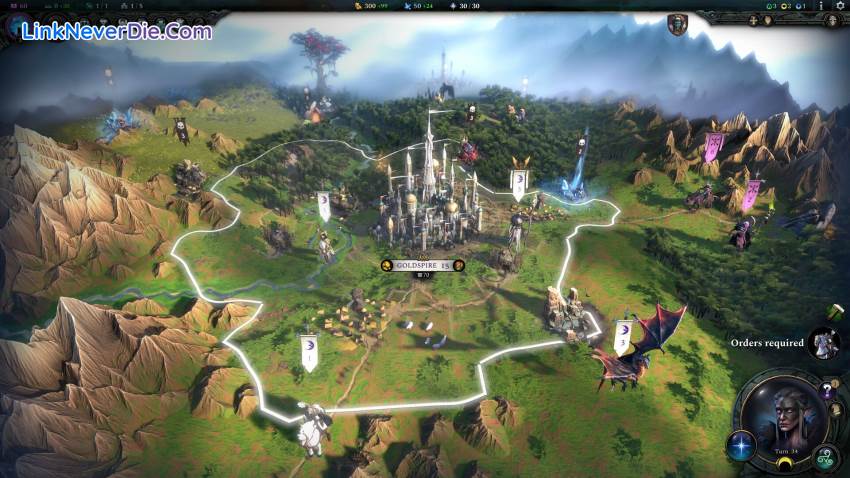Screen dimensions: 850x478
Task: Open the Goldspire city banner
Action: (x=423, y=265)
